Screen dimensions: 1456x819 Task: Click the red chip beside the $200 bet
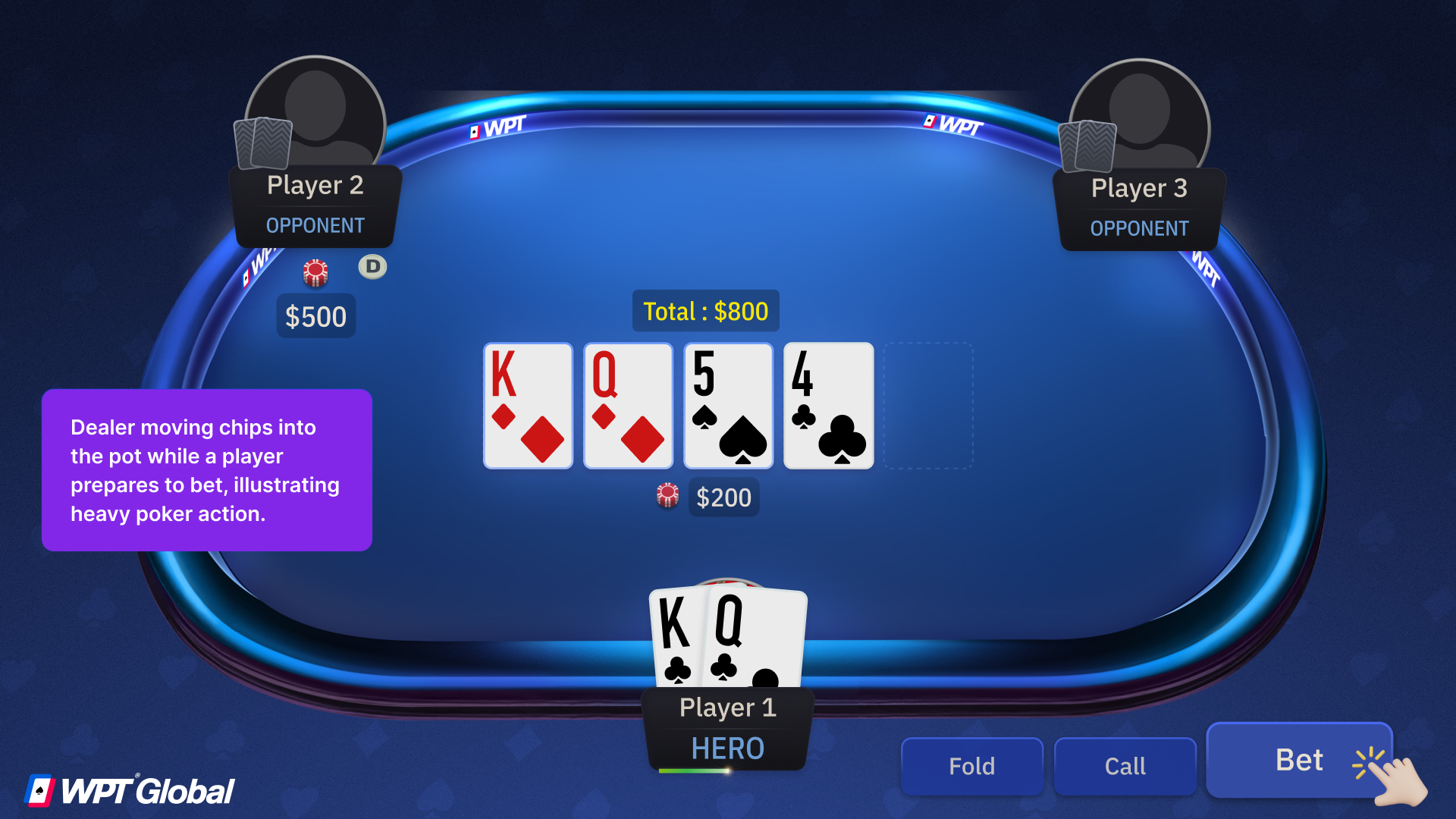pos(667,496)
